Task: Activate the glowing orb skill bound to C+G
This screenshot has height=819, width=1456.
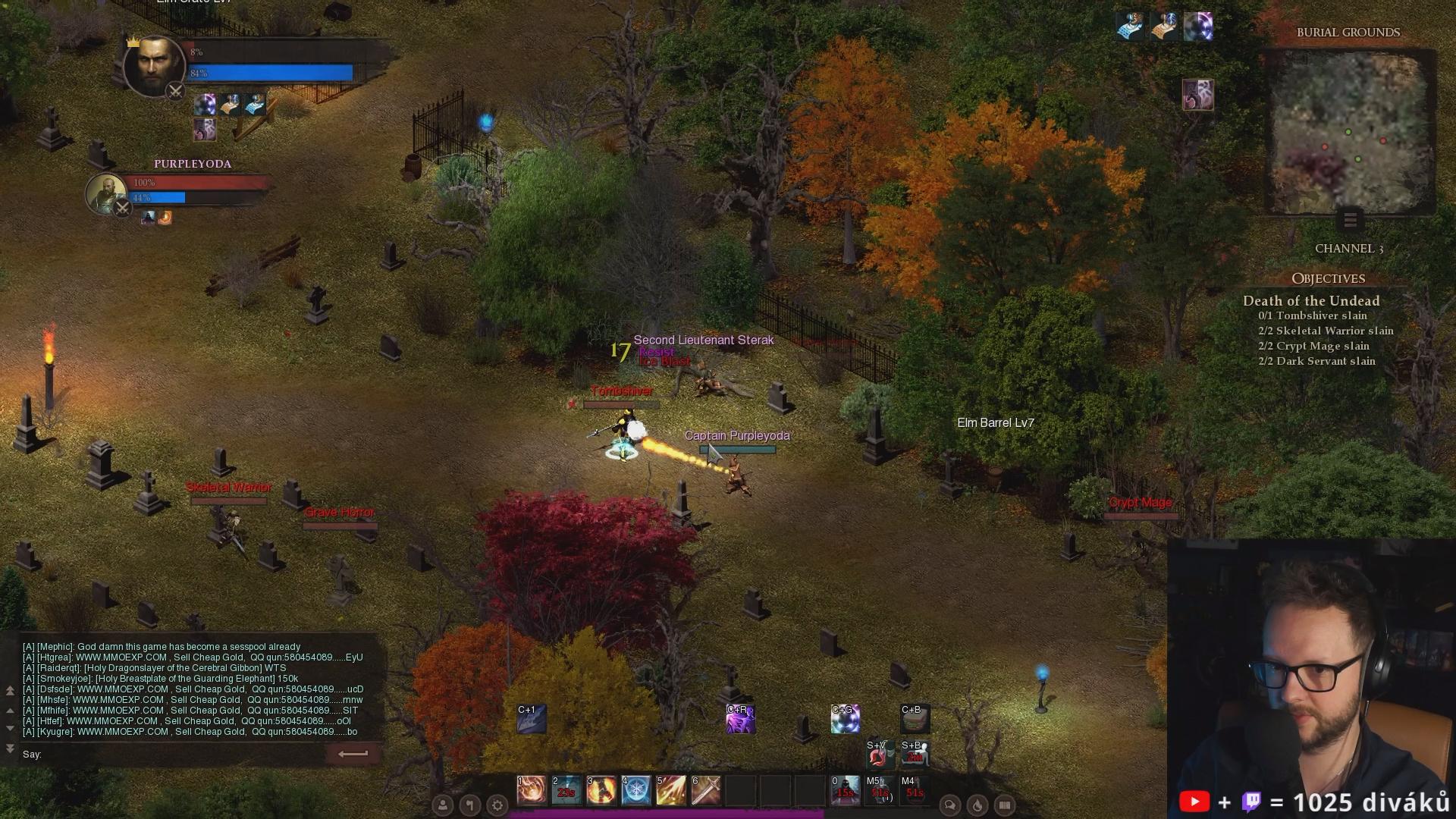Action: (x=845, y=719)
